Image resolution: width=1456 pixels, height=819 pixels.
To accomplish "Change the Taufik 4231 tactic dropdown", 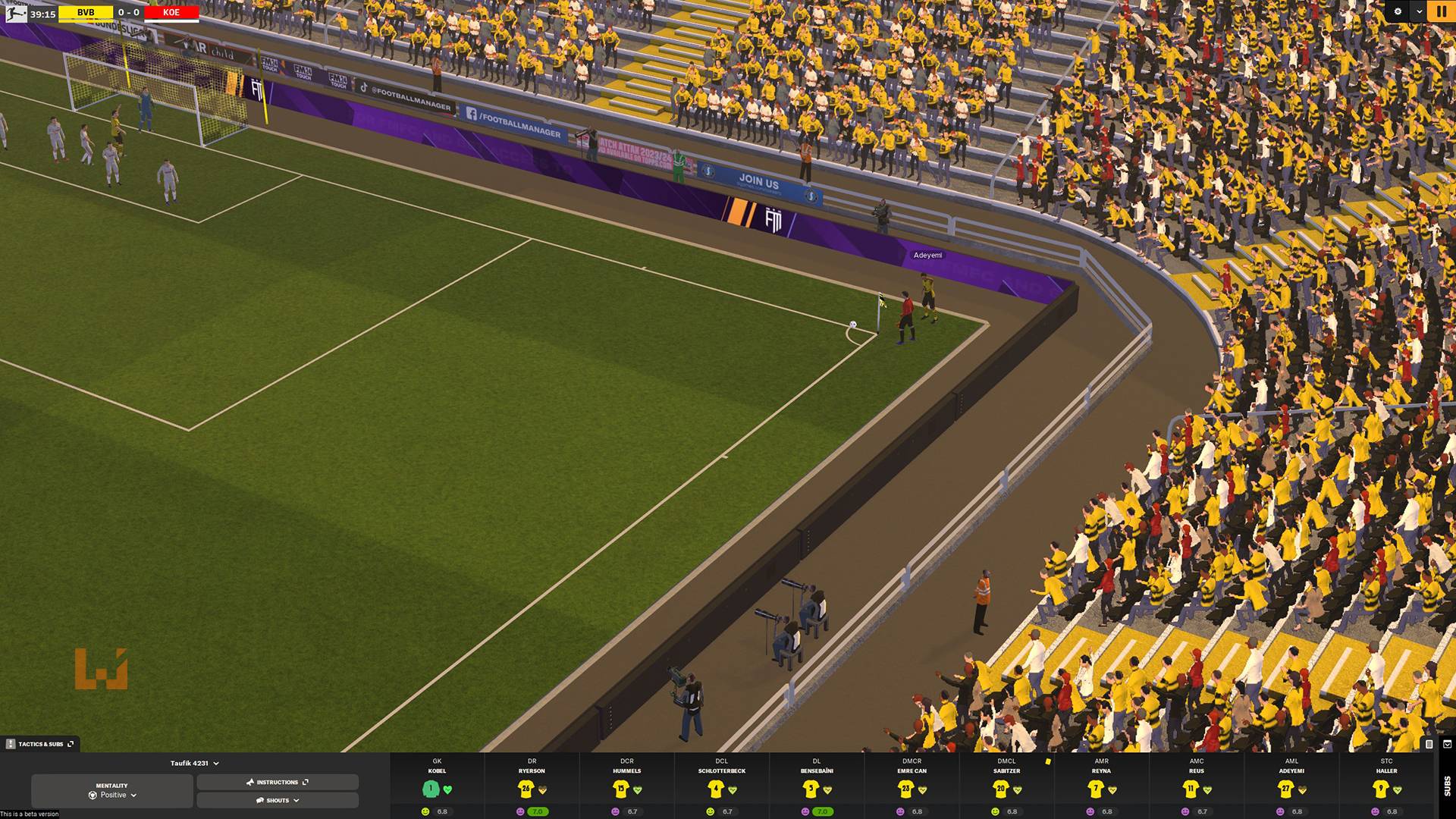I will (194, 763).
